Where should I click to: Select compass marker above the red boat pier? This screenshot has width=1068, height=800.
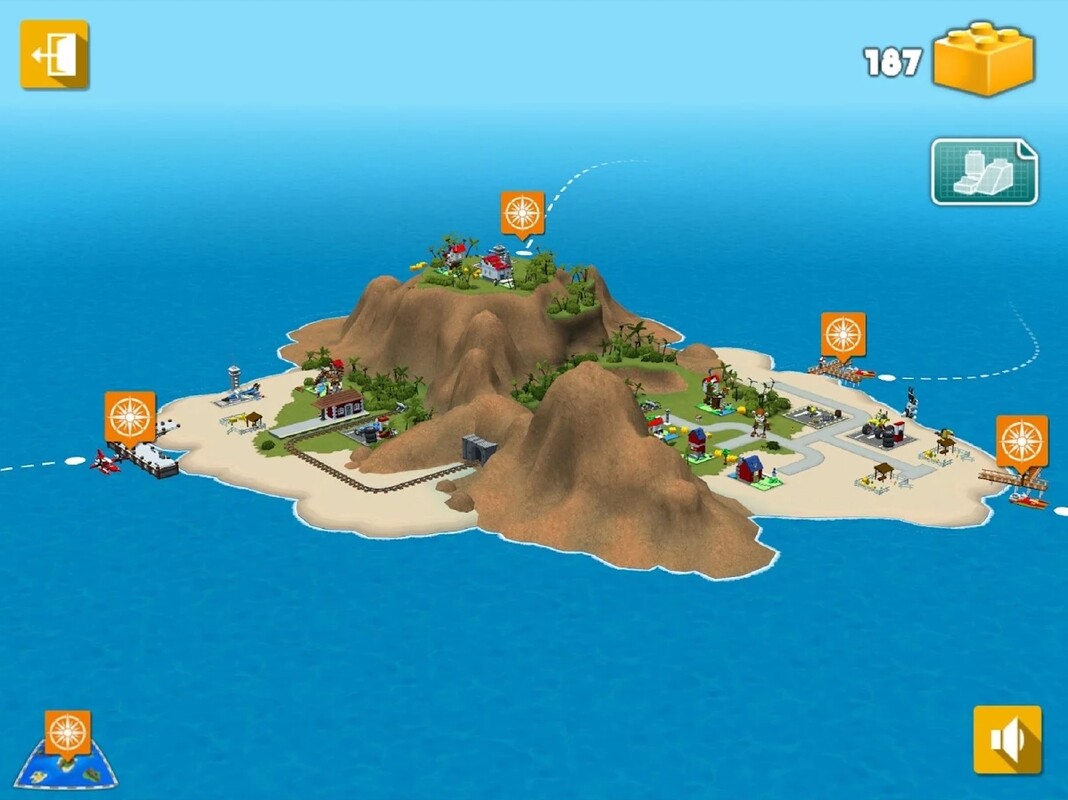coord(1021,441)
